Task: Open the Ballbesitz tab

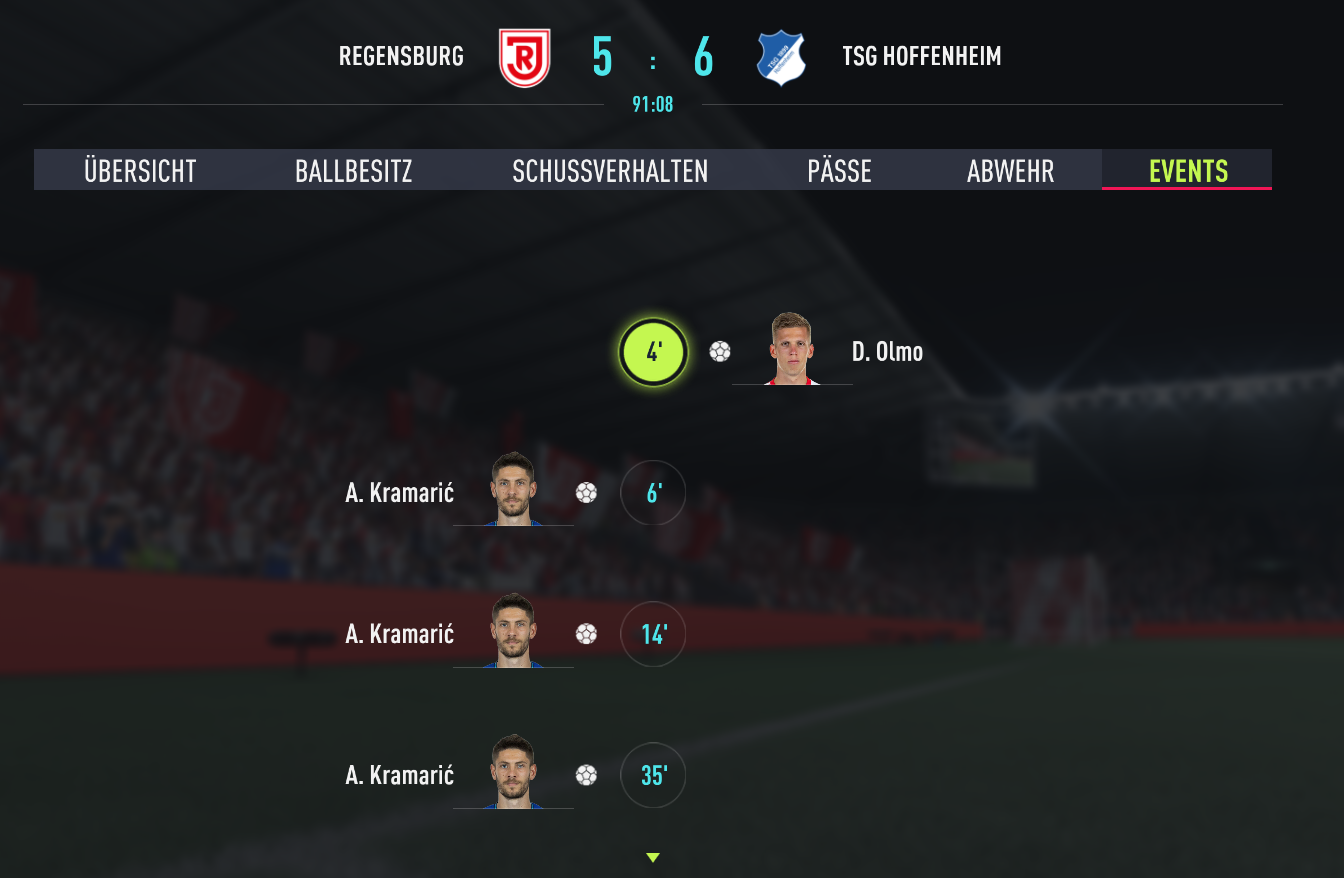Action: (353, 171)
